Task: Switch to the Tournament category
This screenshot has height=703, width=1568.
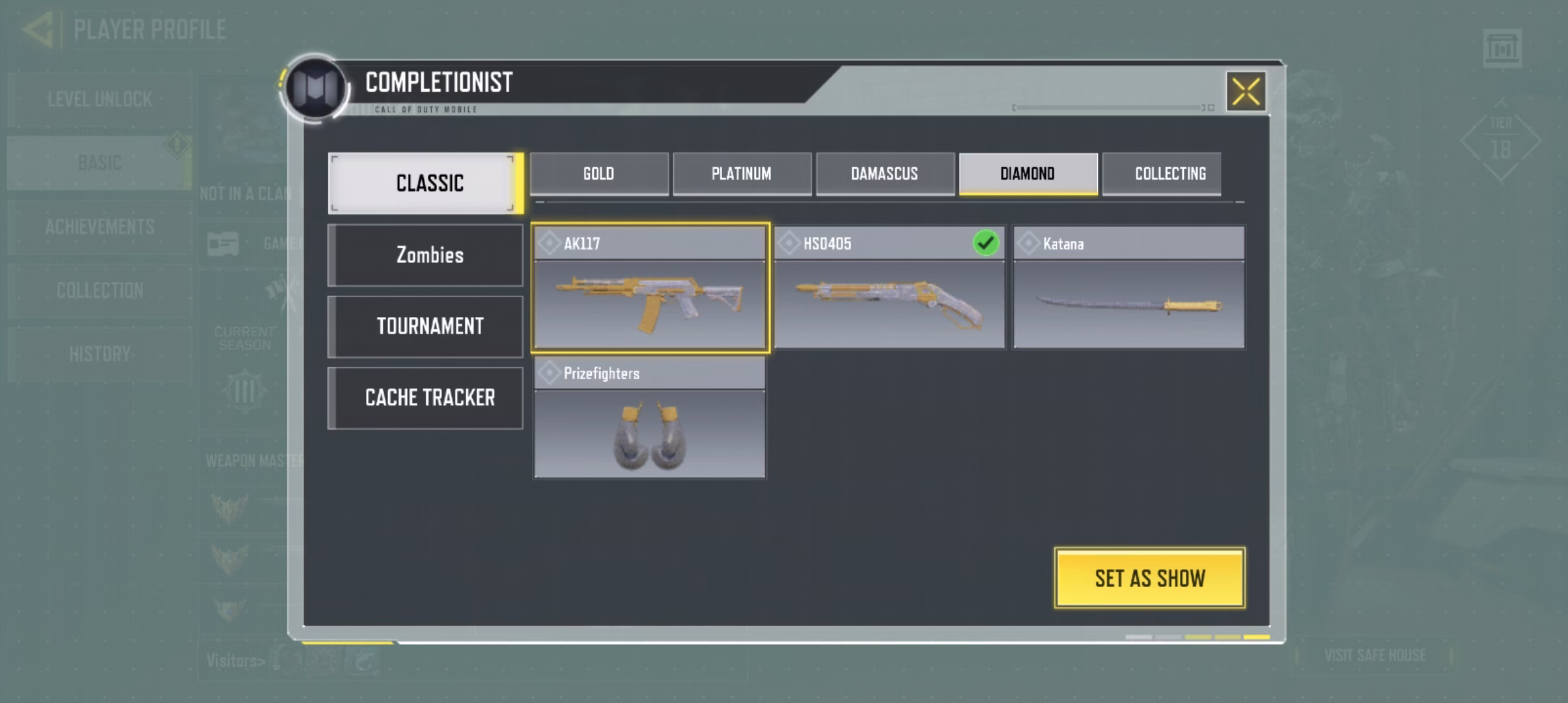Action: 426,326
